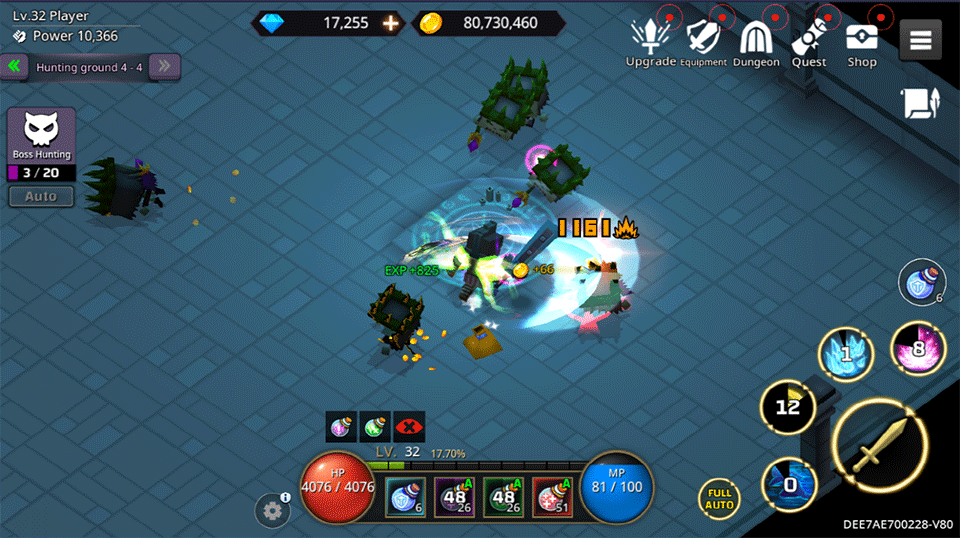960x538 pixels.
Task: Open the Equipment screen
Action: (x=704, y=42)
